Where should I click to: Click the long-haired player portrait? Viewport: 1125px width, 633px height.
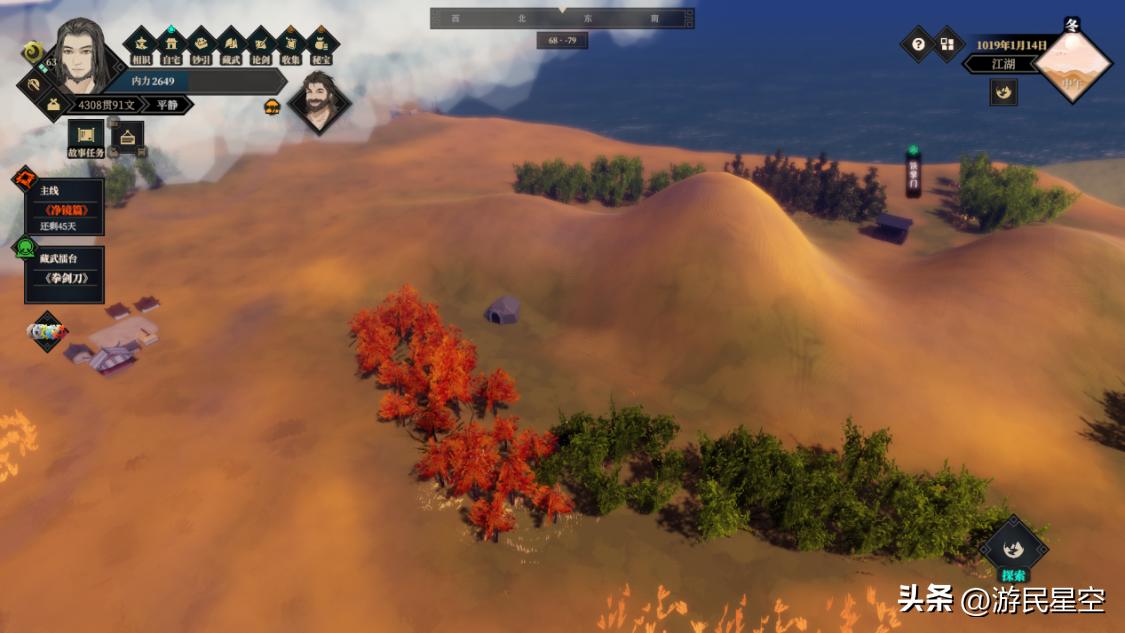pyautogui.click(x=80, y=55)
